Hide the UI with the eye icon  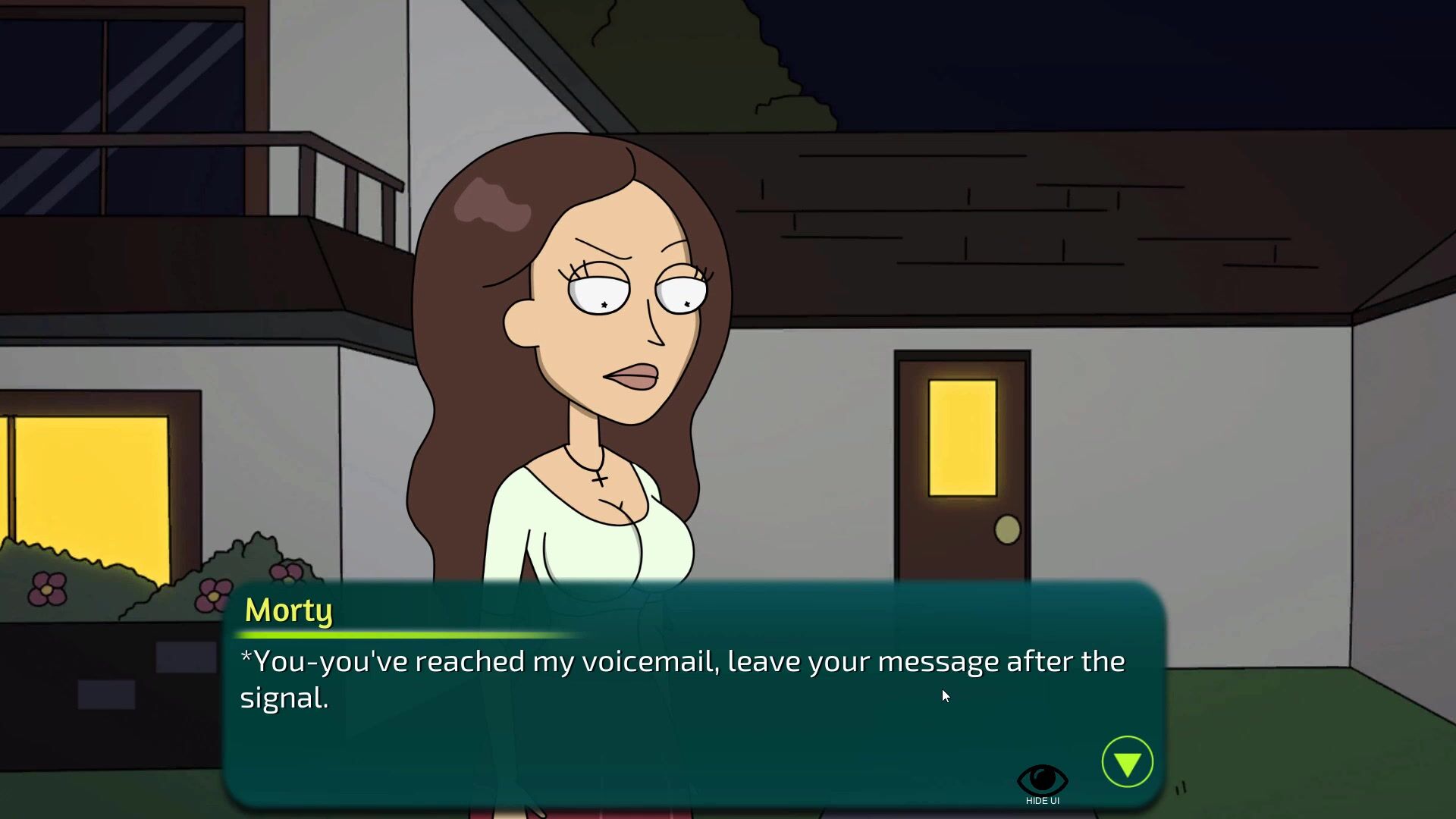click(1042, 781)
